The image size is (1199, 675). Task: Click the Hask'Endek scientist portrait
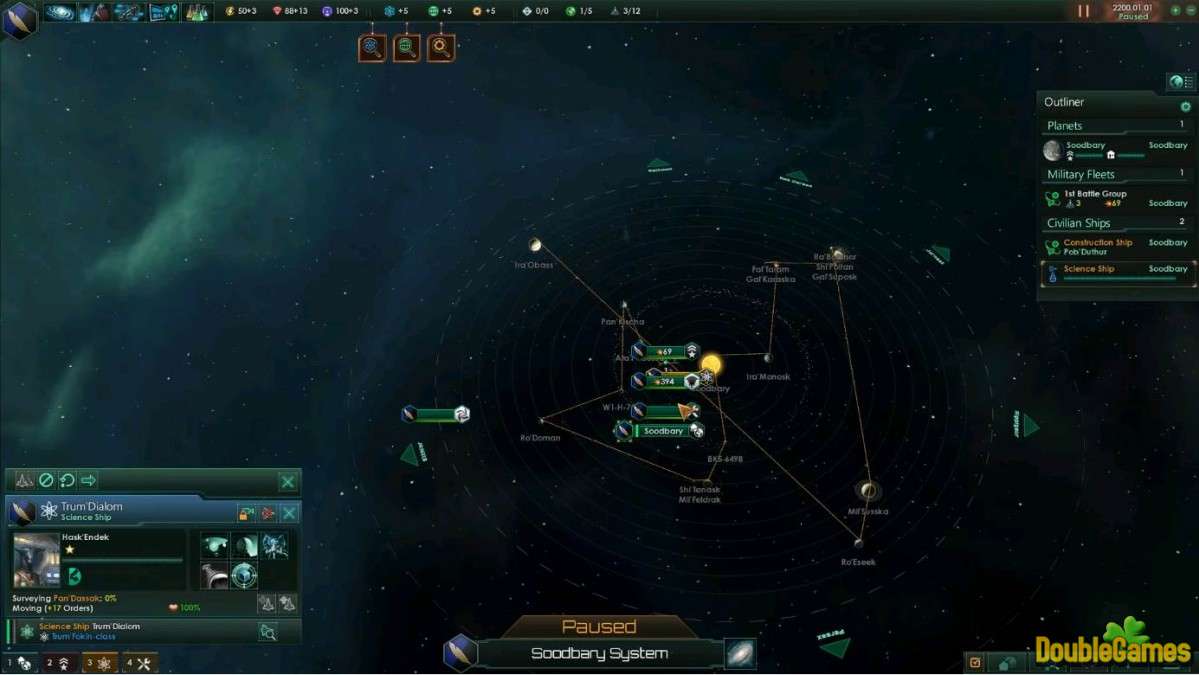click(35, 559)
